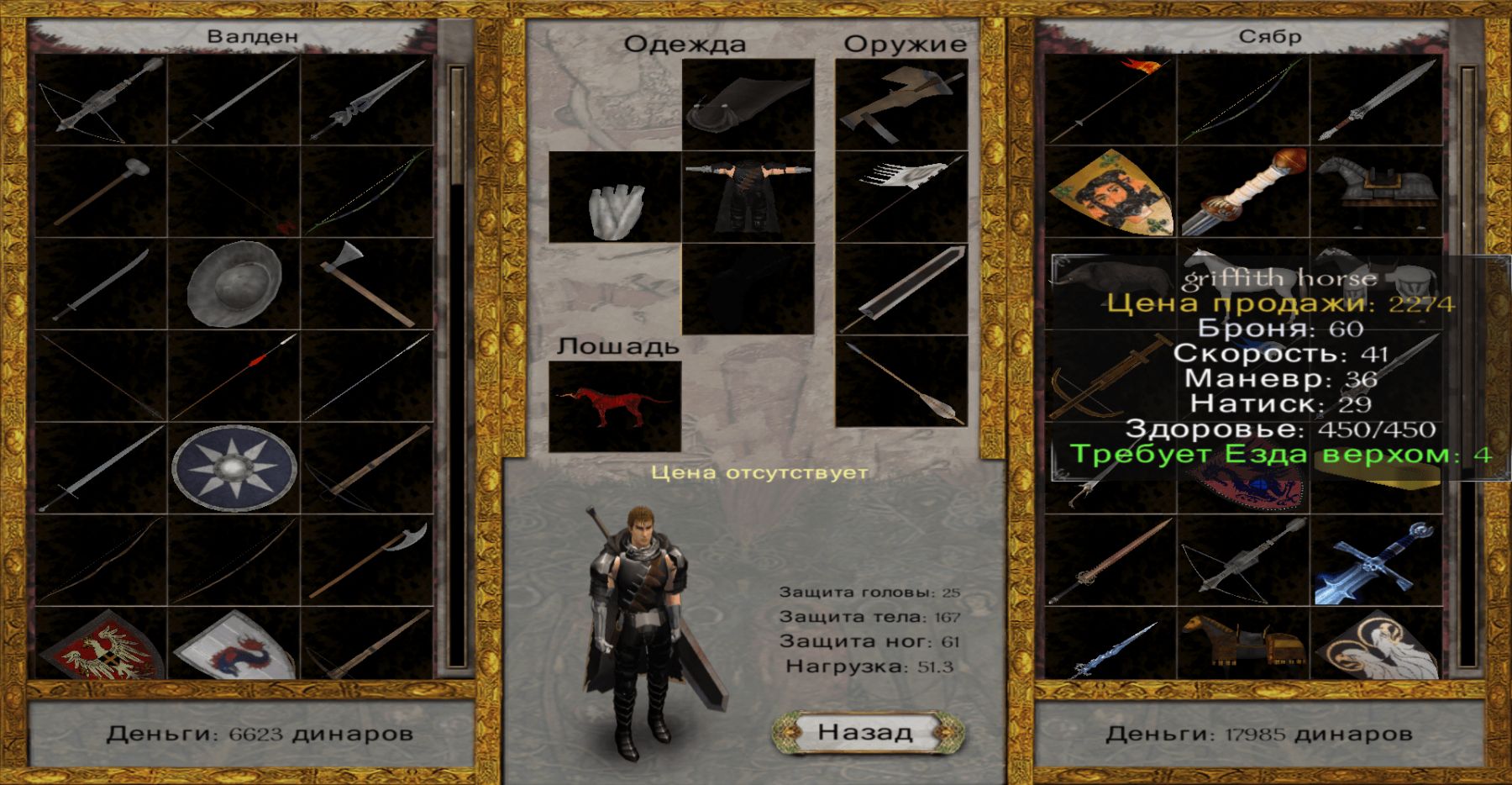Screen dimensions: 1512x785
Task: Select the red-eagle heraldic shield
Action: coord(101,645)
